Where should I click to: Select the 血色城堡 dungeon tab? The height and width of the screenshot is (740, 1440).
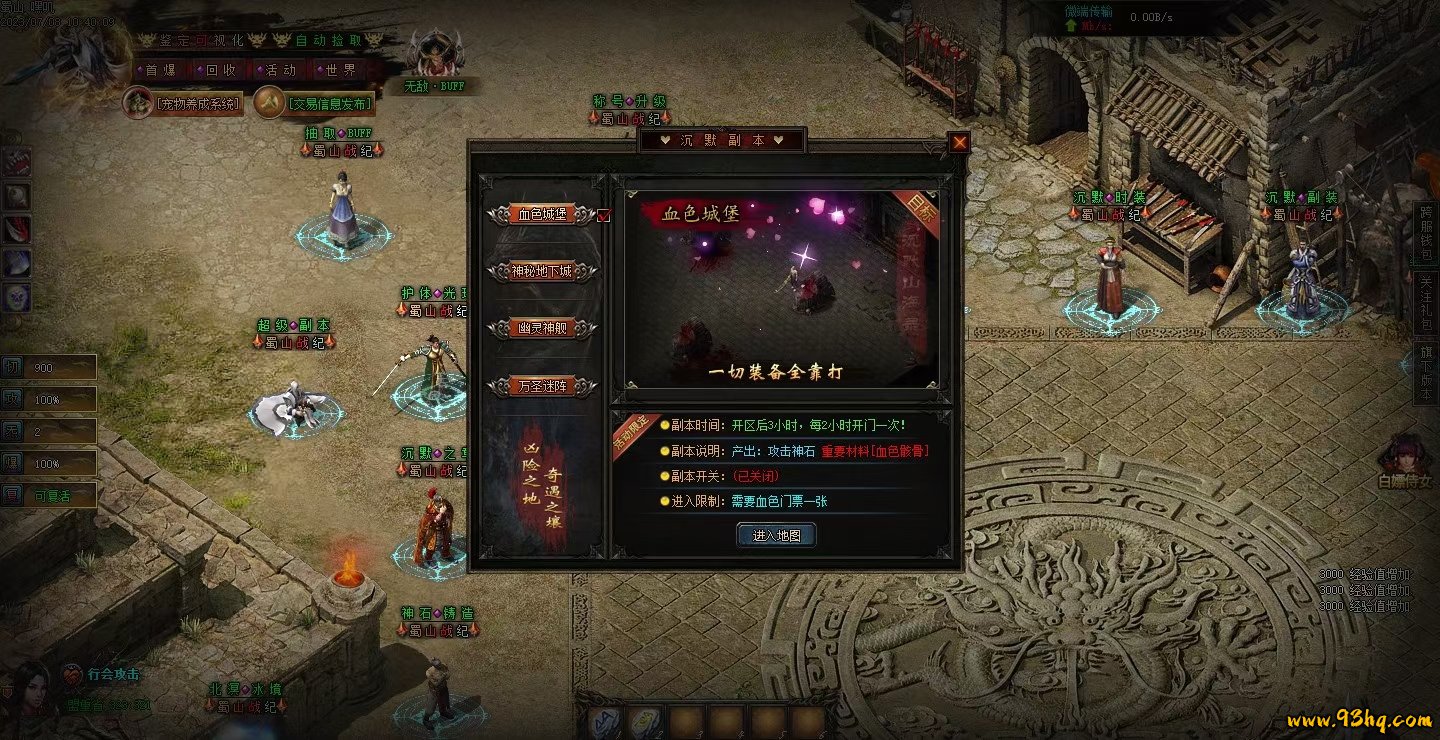click(x=543, y=214)
